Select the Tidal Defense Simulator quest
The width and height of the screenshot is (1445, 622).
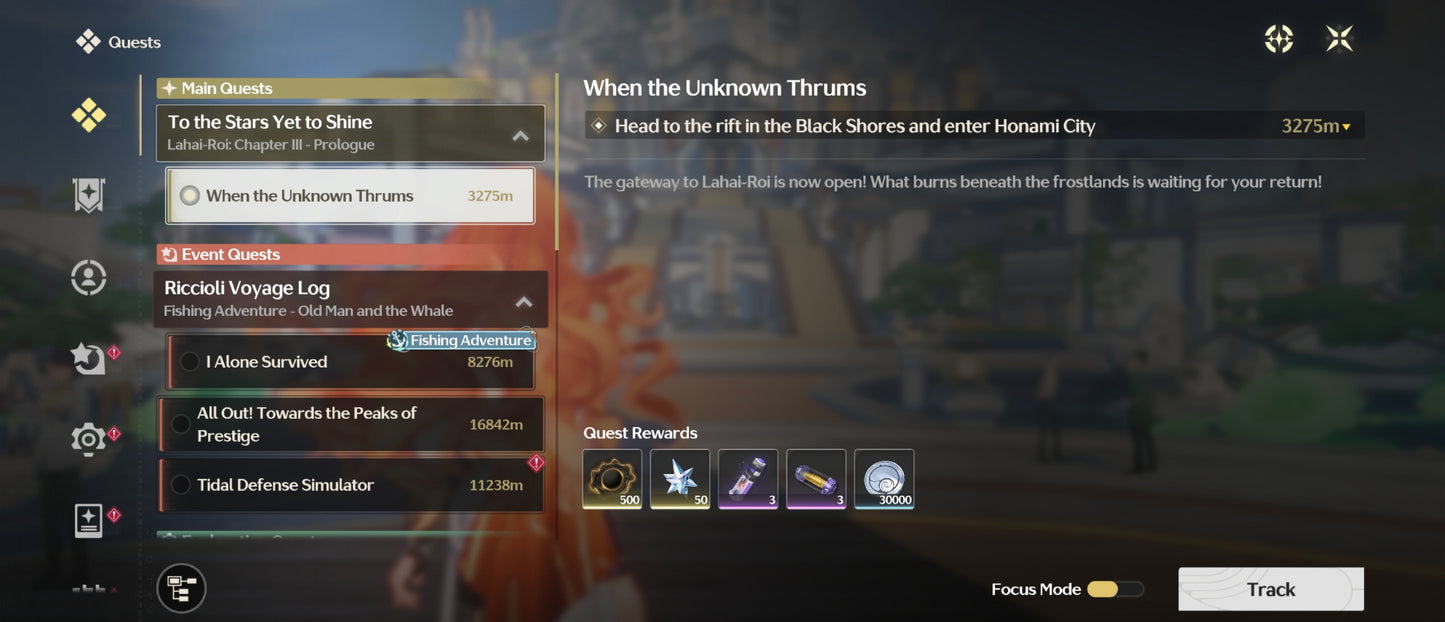coord(350,485)
